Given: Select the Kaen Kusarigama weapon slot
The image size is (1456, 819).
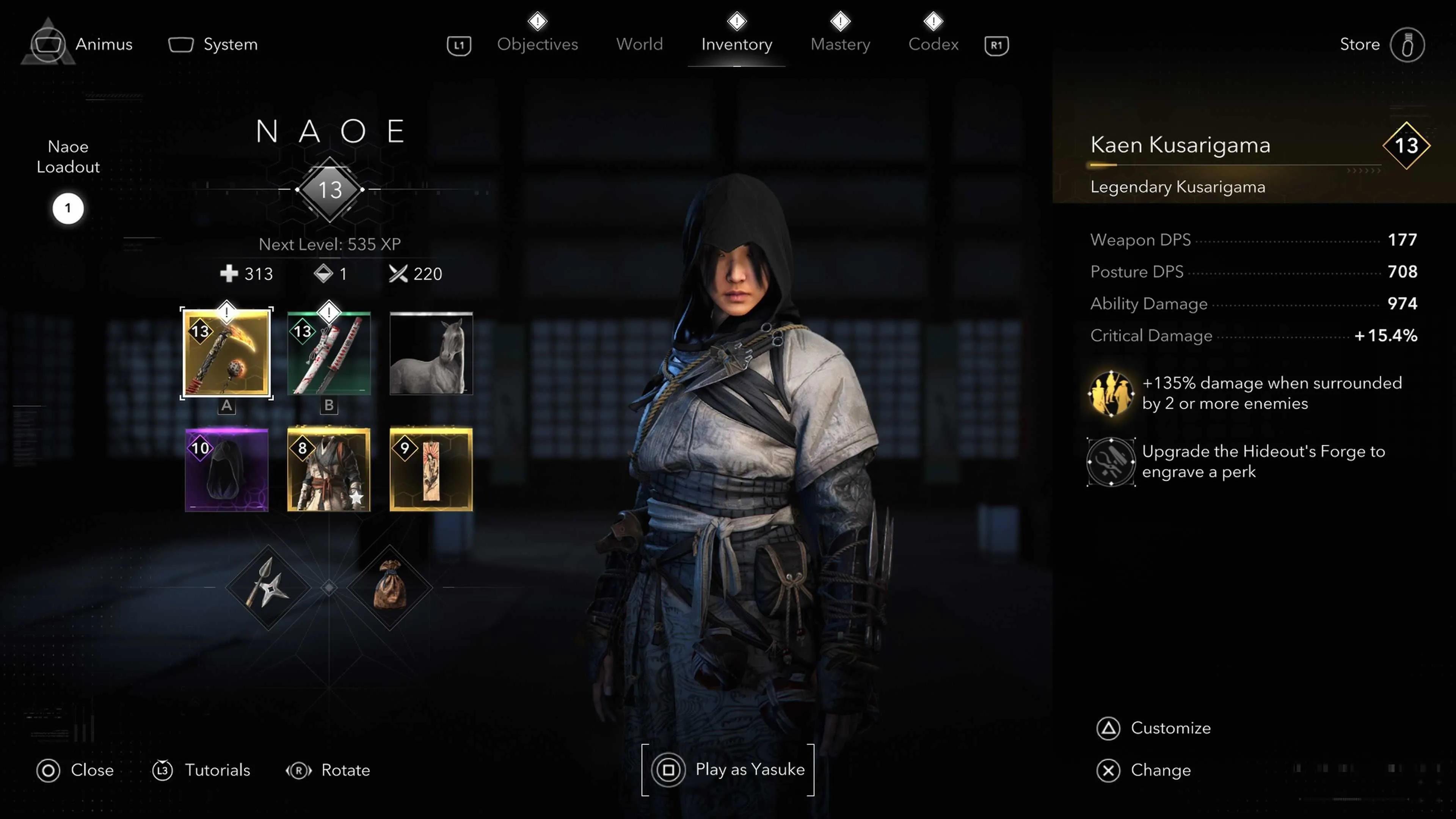Looking at the screenshot, I should coord(226,353).
